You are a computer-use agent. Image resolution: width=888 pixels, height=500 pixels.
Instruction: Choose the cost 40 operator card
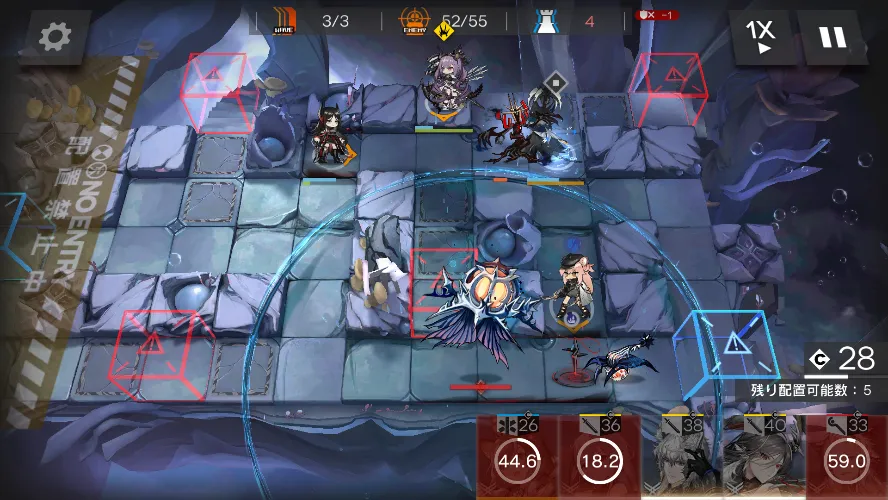click(x=763, y=459)
